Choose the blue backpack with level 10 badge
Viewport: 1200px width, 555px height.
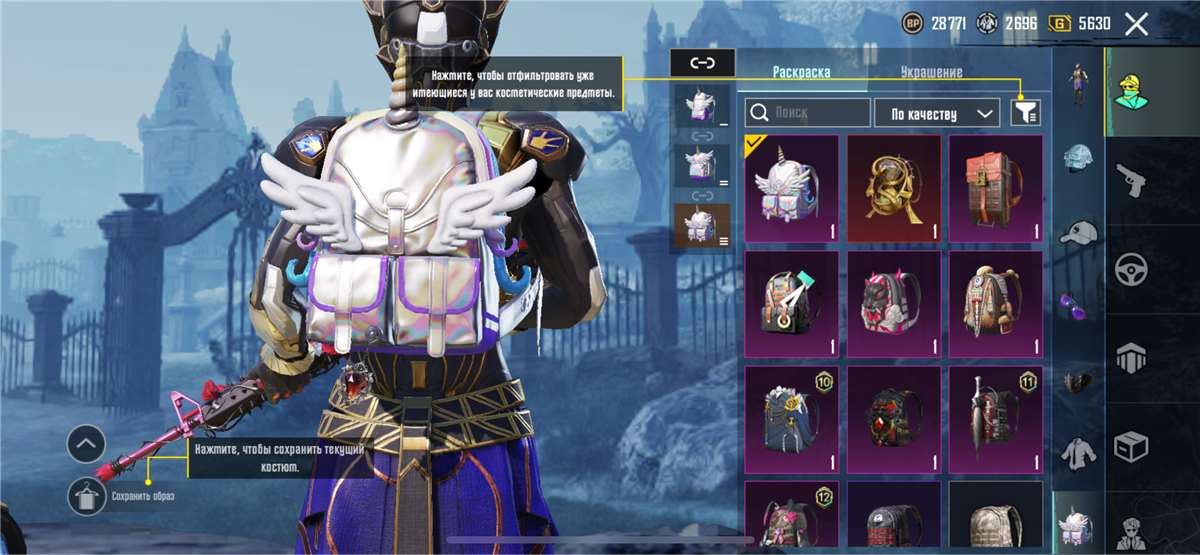[792, 419]
